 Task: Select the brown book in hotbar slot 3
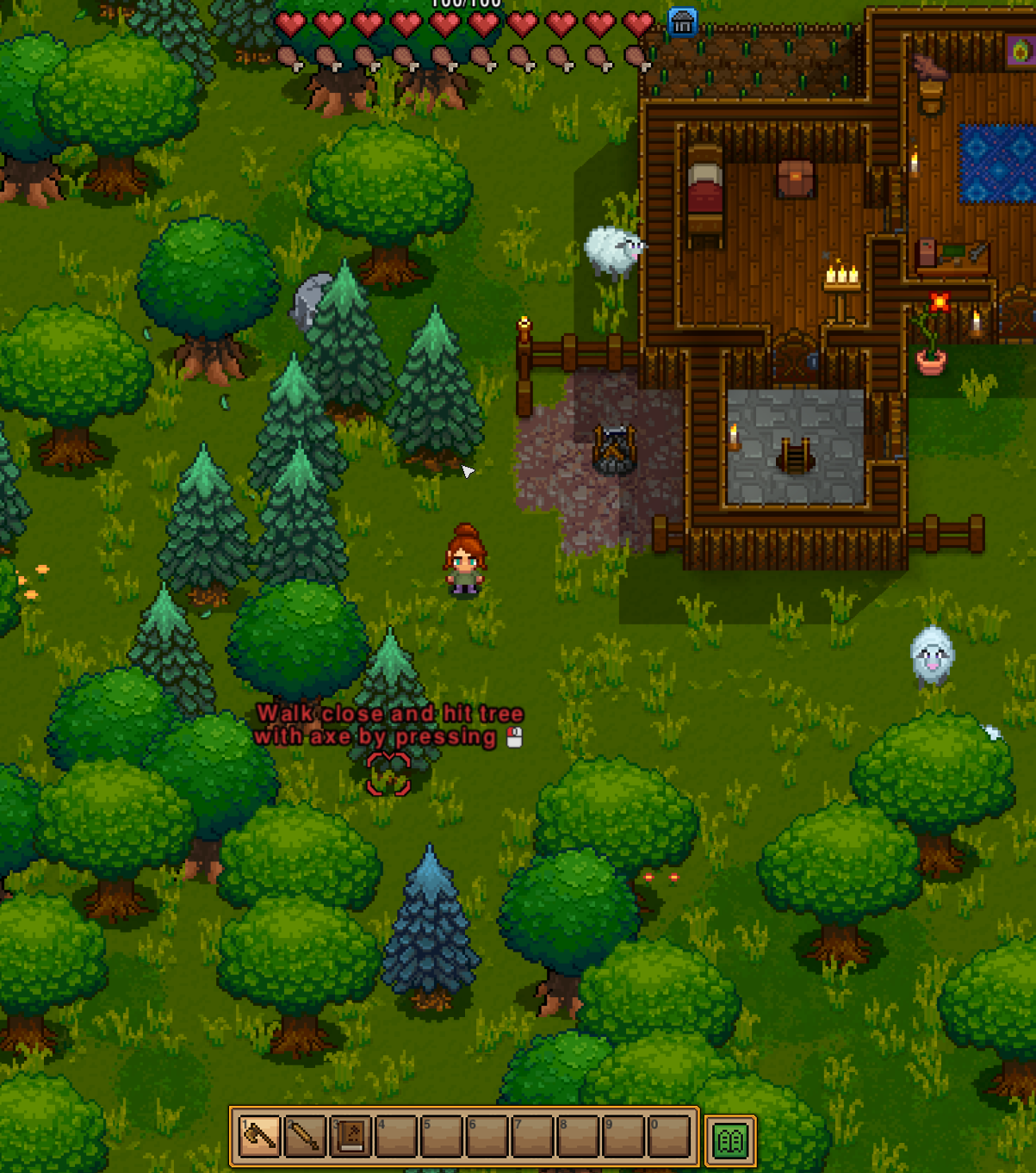(x=350, y=1137)
